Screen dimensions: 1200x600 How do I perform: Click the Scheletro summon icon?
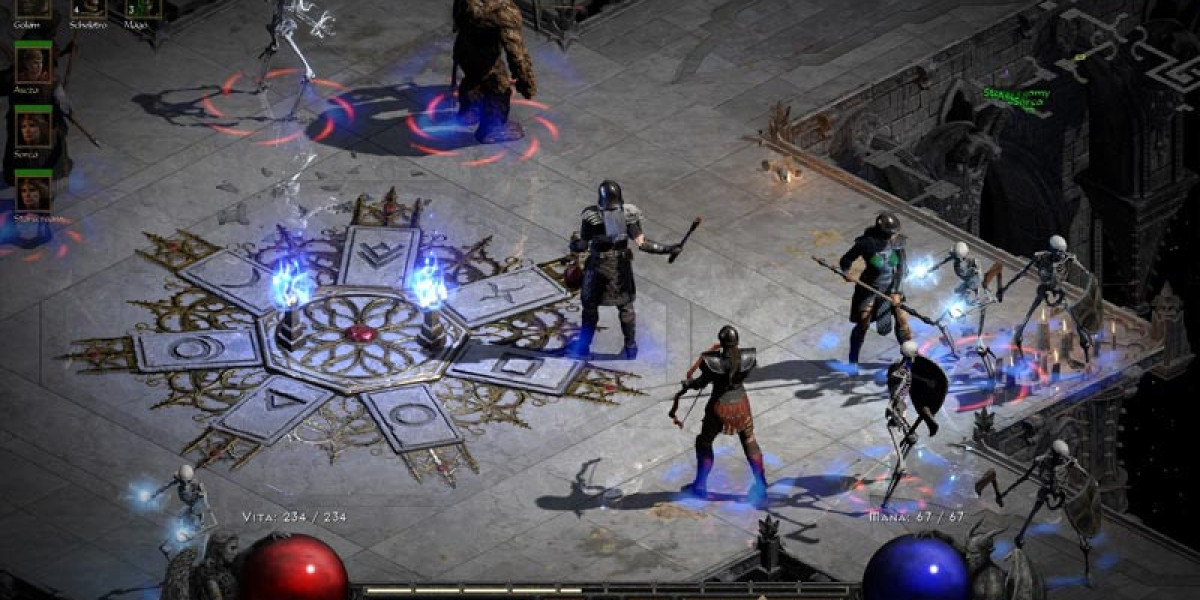point(88,7)
